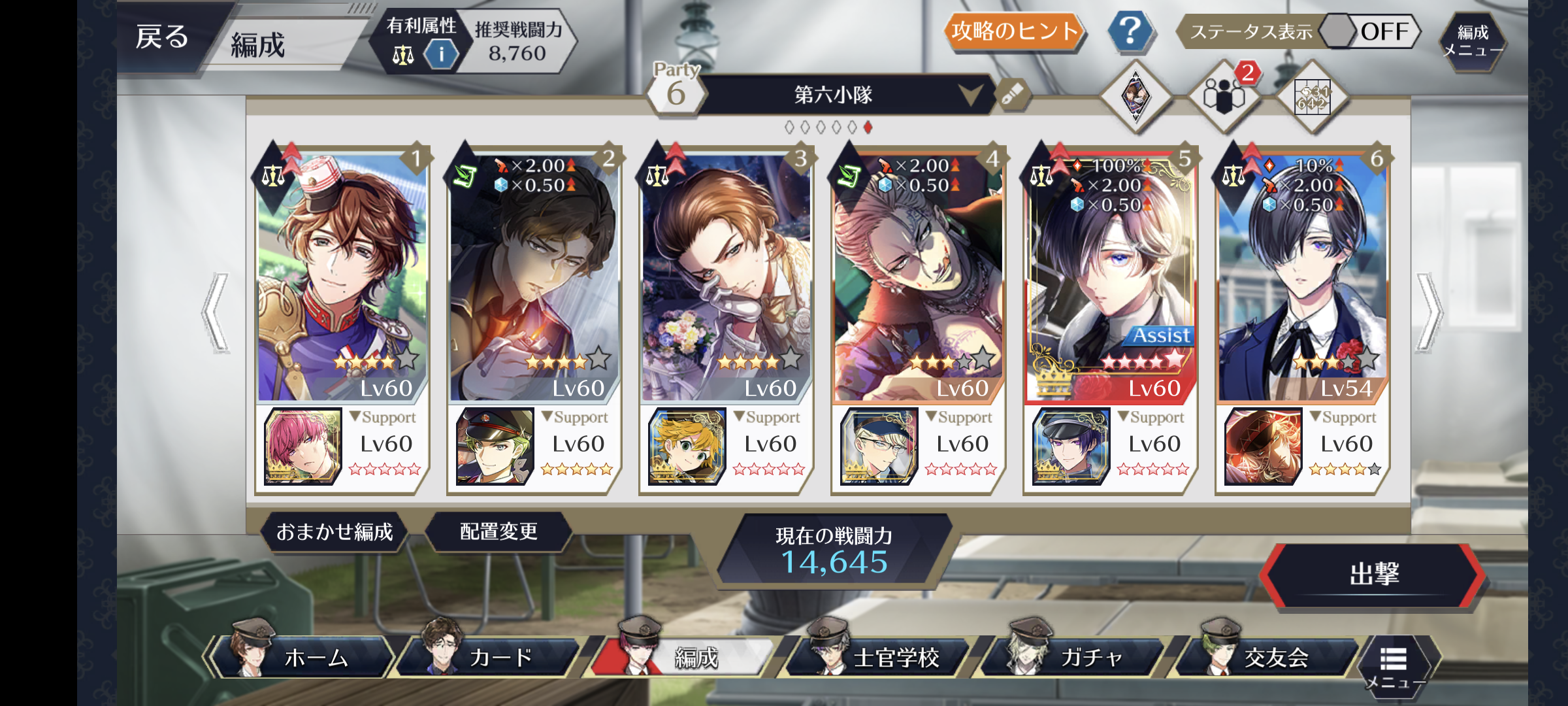The image size is (1568, 706).
Task: Switch to the previous party with left arrow
Action: pos(217,312)
